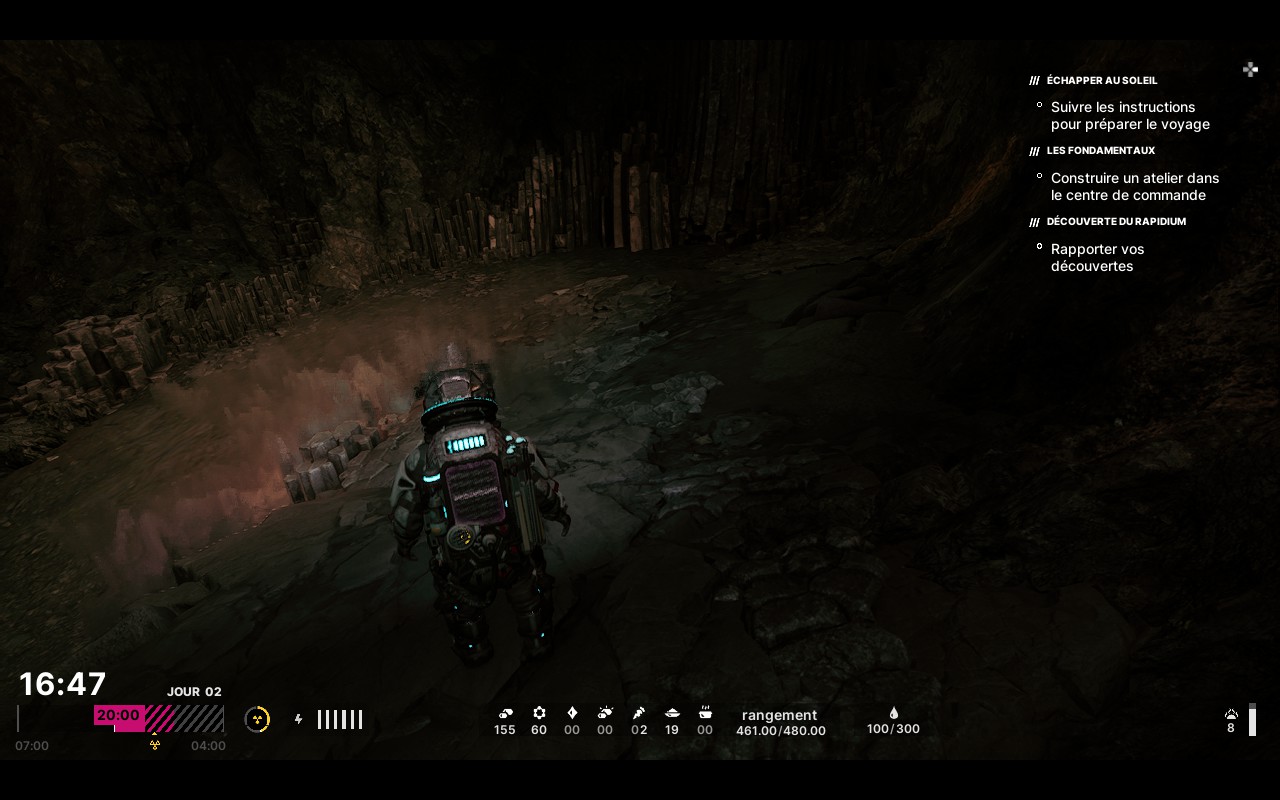Click the circular radiation gauge icon

tap(257, 719)
